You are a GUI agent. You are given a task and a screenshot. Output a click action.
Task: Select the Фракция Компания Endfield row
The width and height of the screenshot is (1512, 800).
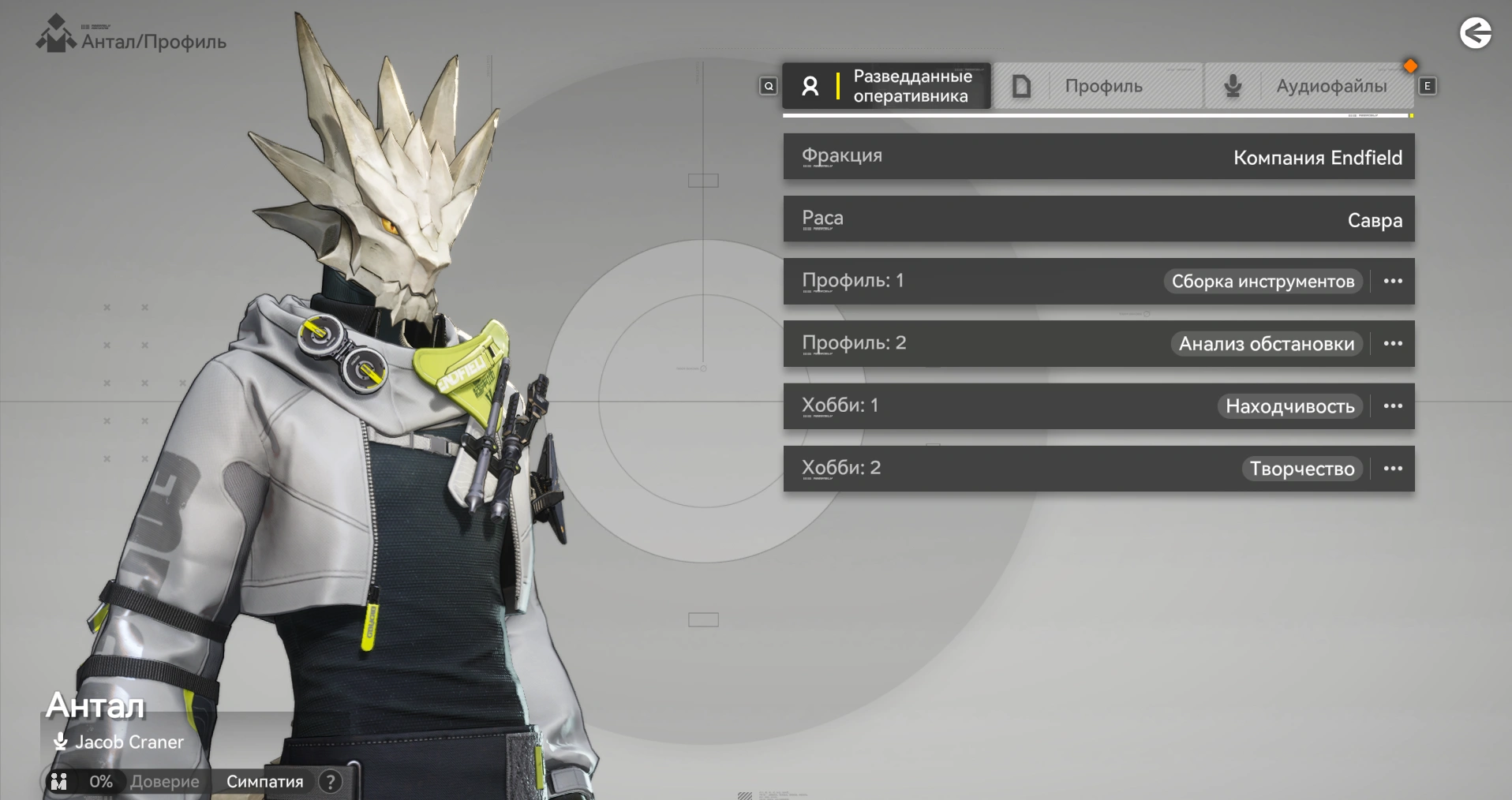[1098, 156]
